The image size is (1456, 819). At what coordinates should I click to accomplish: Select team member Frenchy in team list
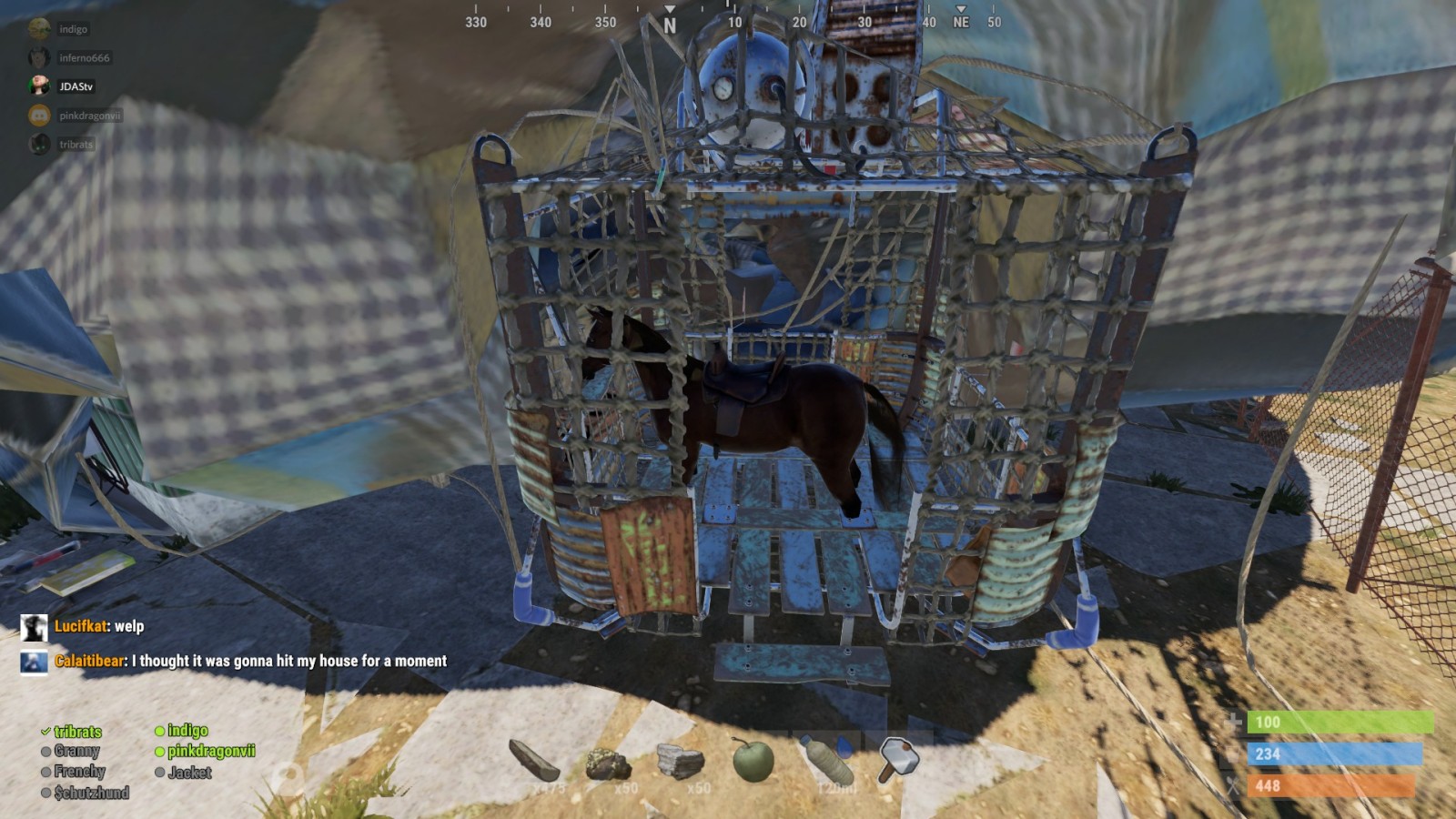click(79, 772)
